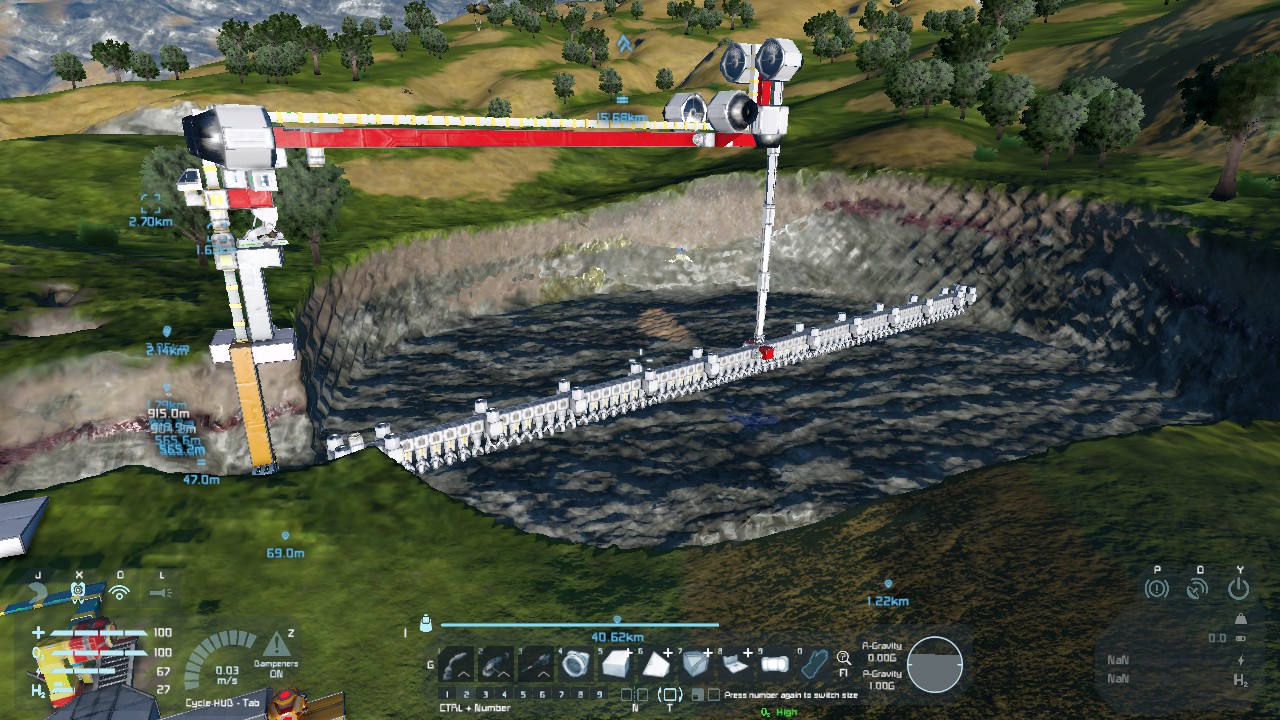
Task: Choose the armor slope block slot
Action: (655, 663)
